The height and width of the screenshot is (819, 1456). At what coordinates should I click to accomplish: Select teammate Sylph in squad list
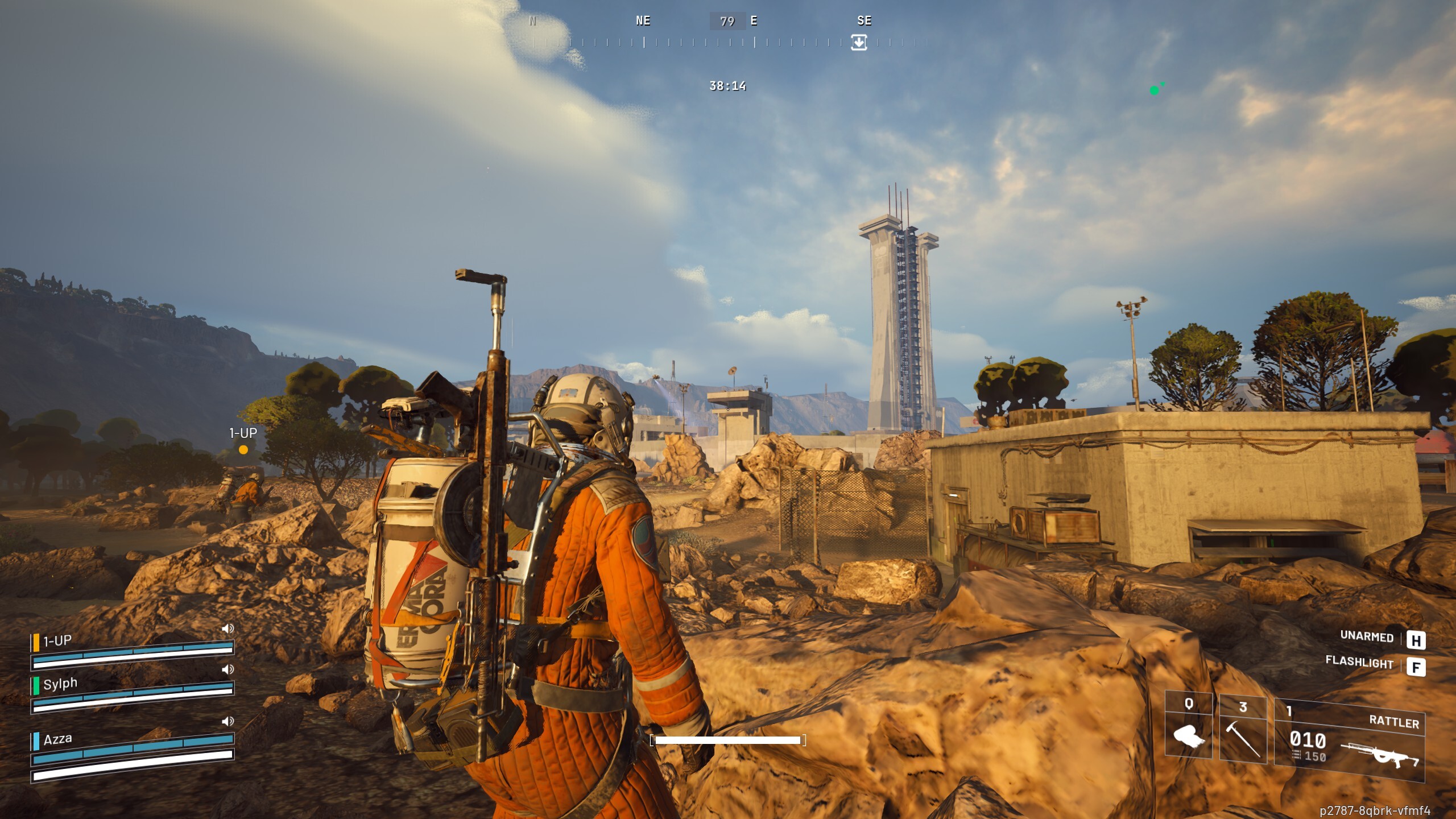[60, 684]
